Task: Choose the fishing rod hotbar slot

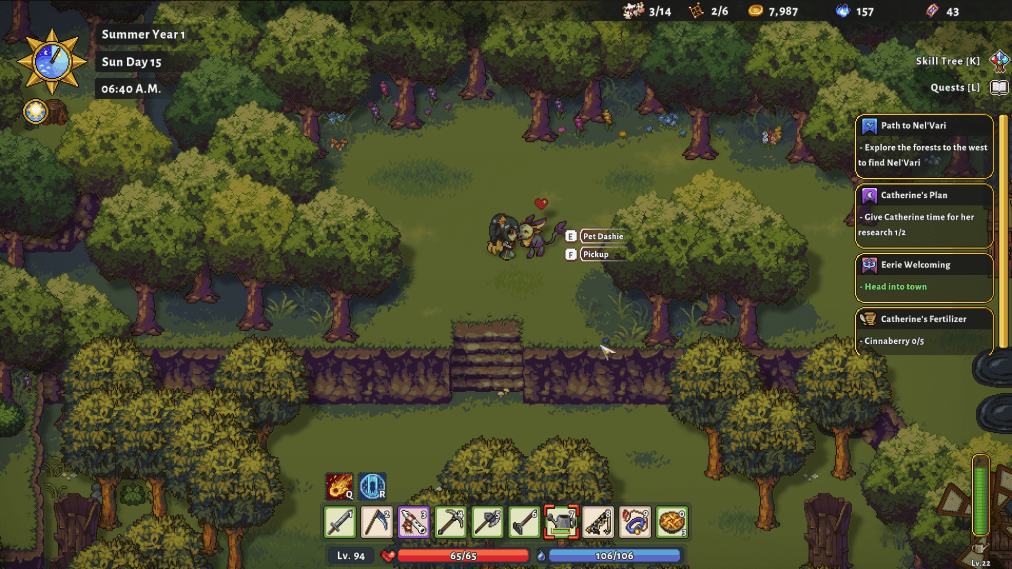Action: [x=598, y=522]
